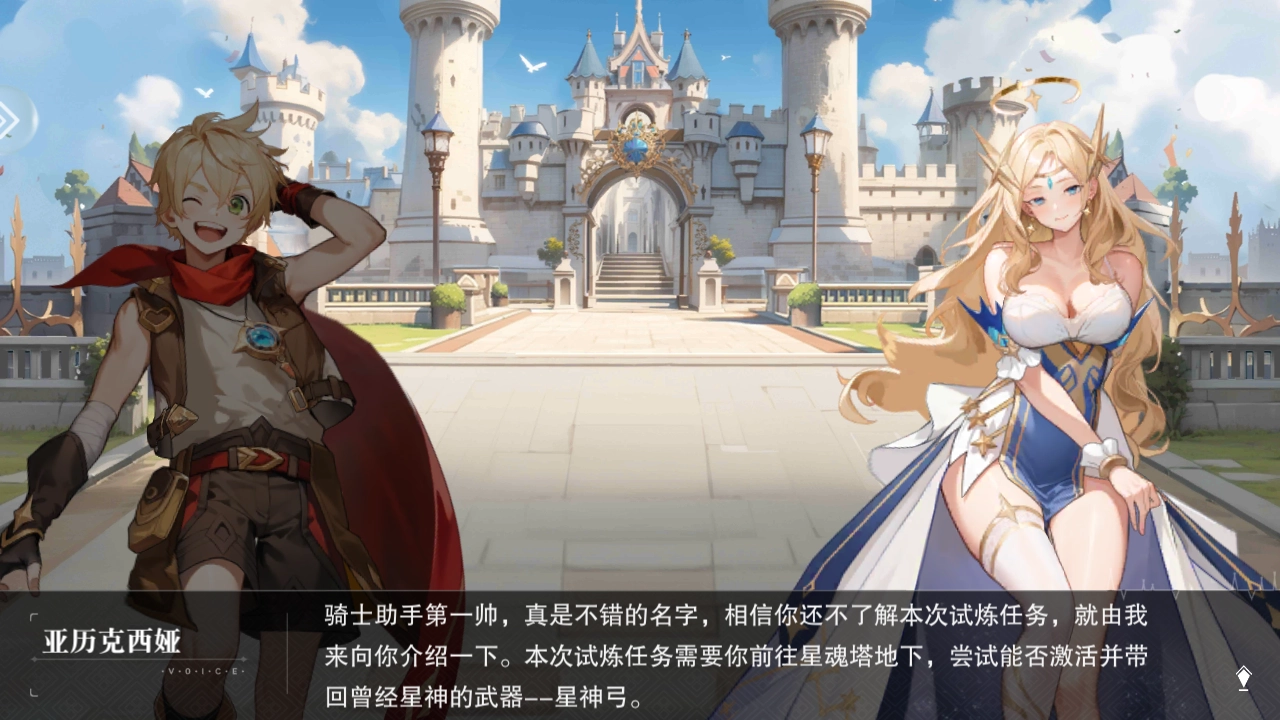Click the circular button containing the chevron arrows
Image resolution: width=1280 pixels, height=720 pixels.
[14, 118]
